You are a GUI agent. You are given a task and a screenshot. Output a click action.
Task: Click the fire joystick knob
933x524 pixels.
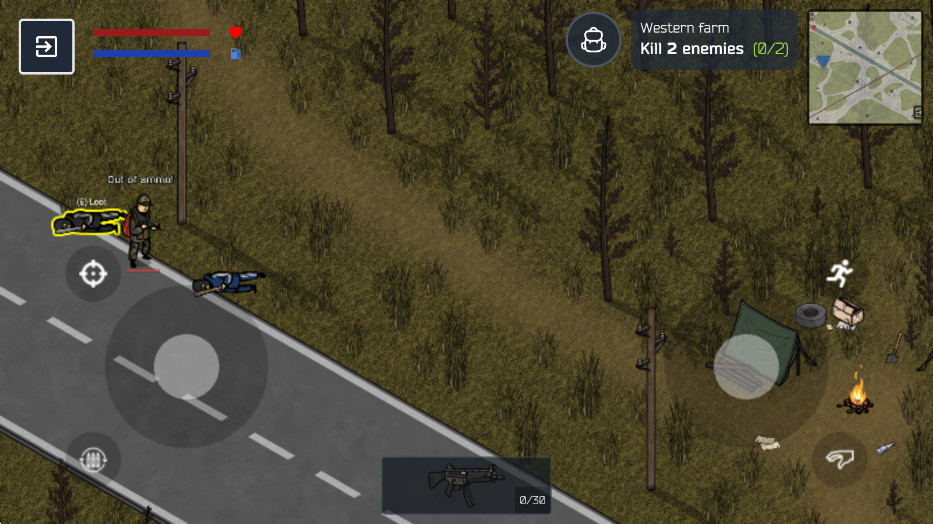[x=746, y=366]
